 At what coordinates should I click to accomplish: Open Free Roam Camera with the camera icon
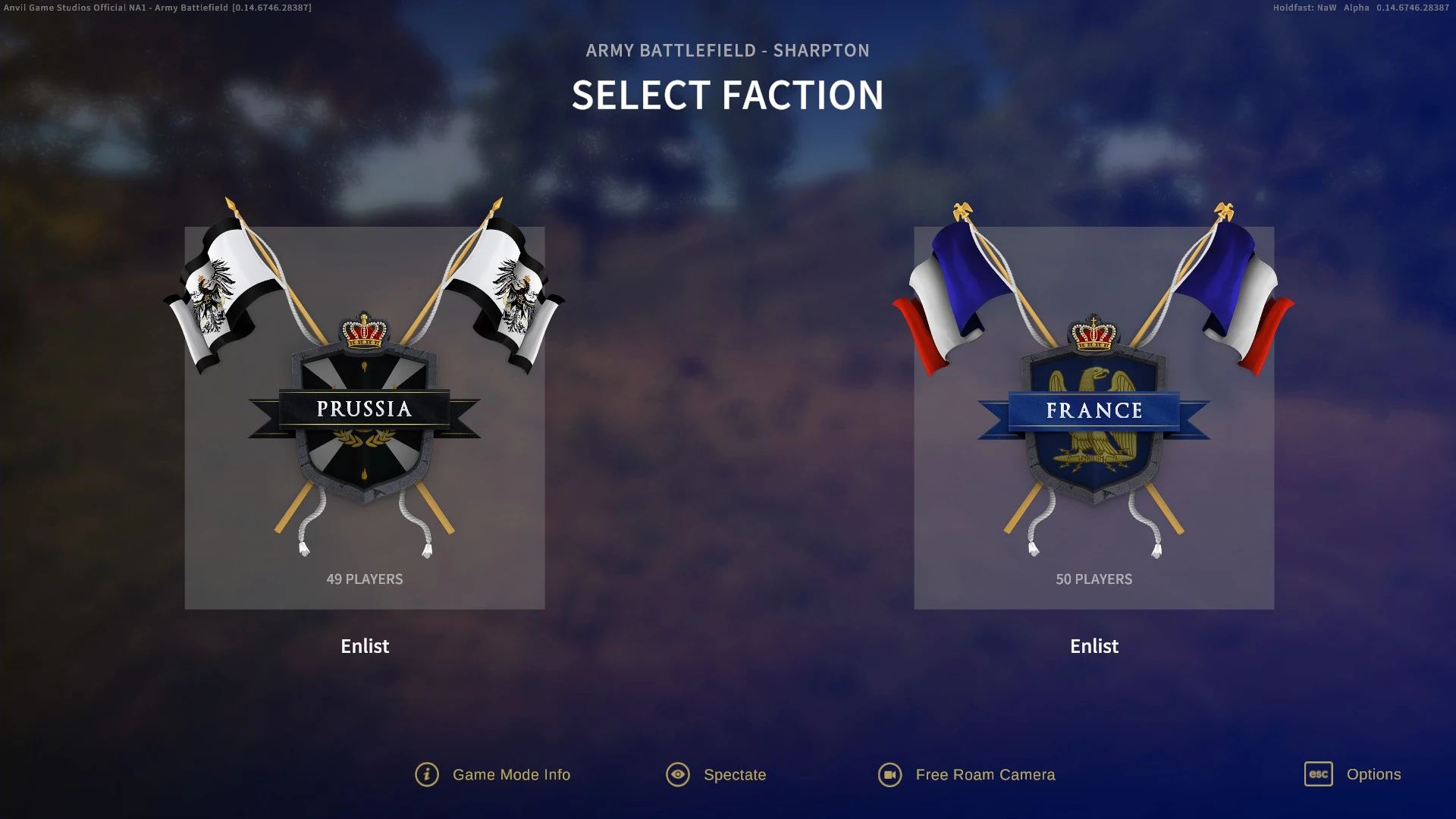click(x=891, y=774)
